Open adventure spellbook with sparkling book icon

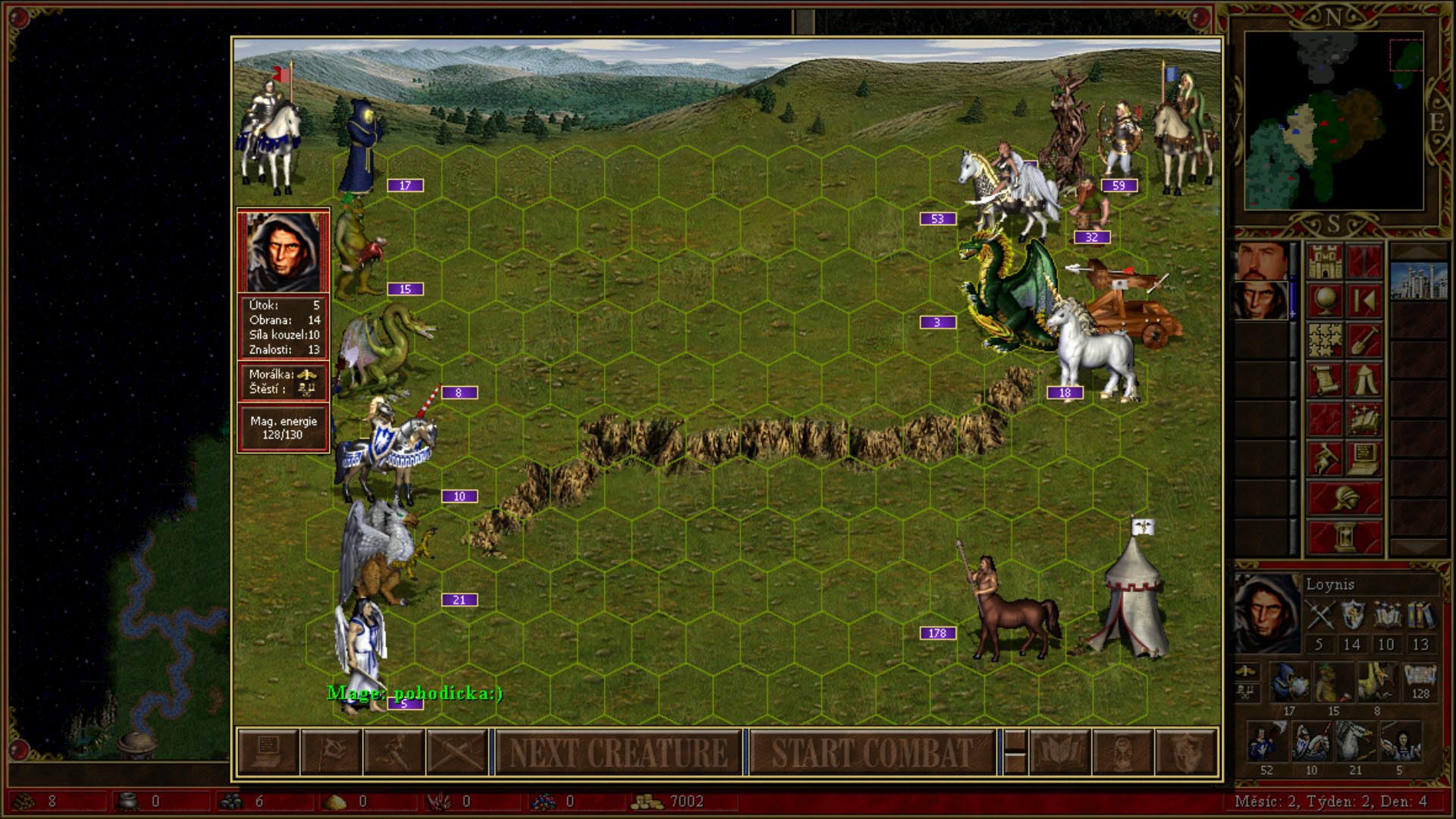(x=1364, y=419)
